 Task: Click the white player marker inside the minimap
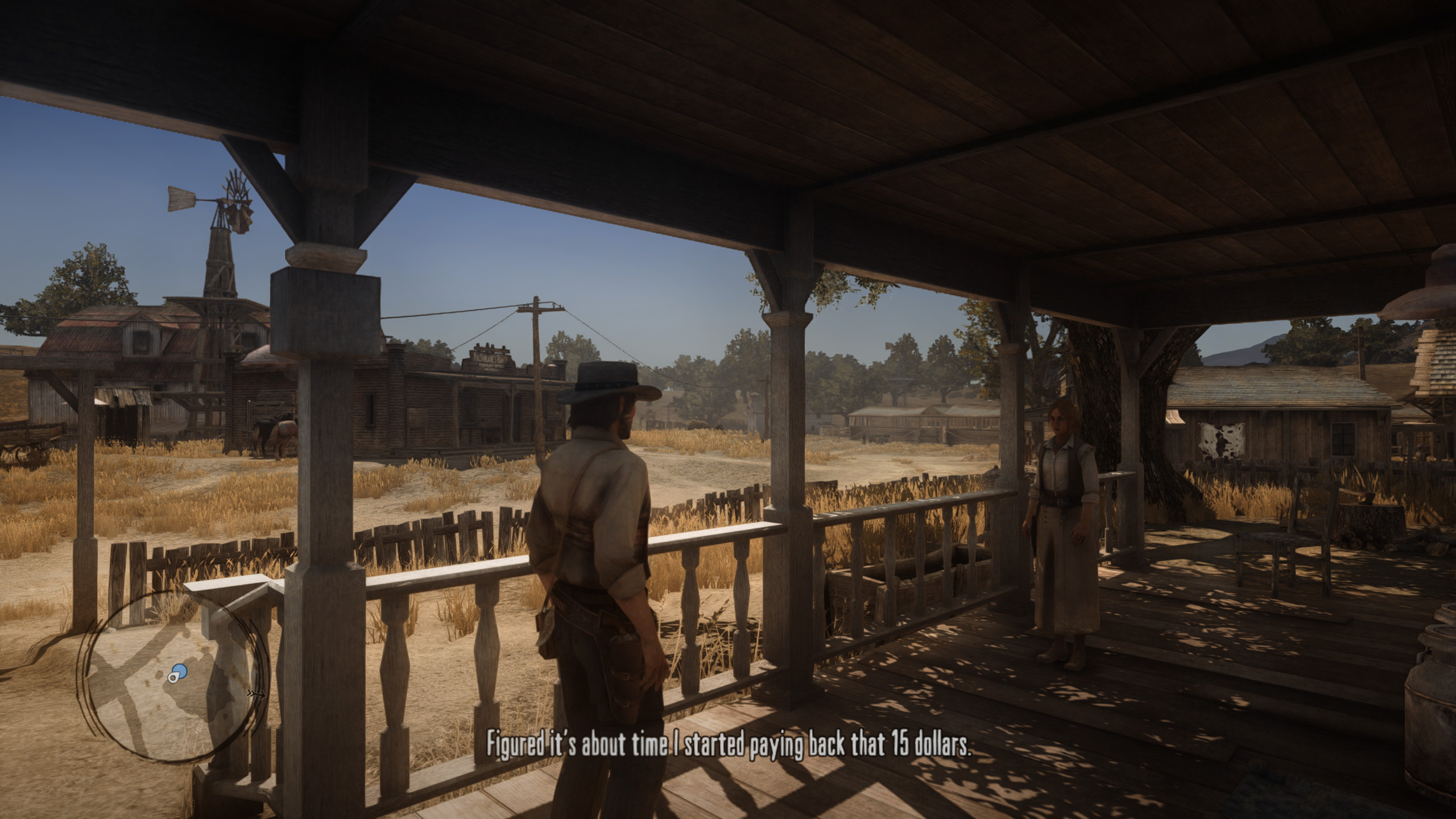[172, 677]
